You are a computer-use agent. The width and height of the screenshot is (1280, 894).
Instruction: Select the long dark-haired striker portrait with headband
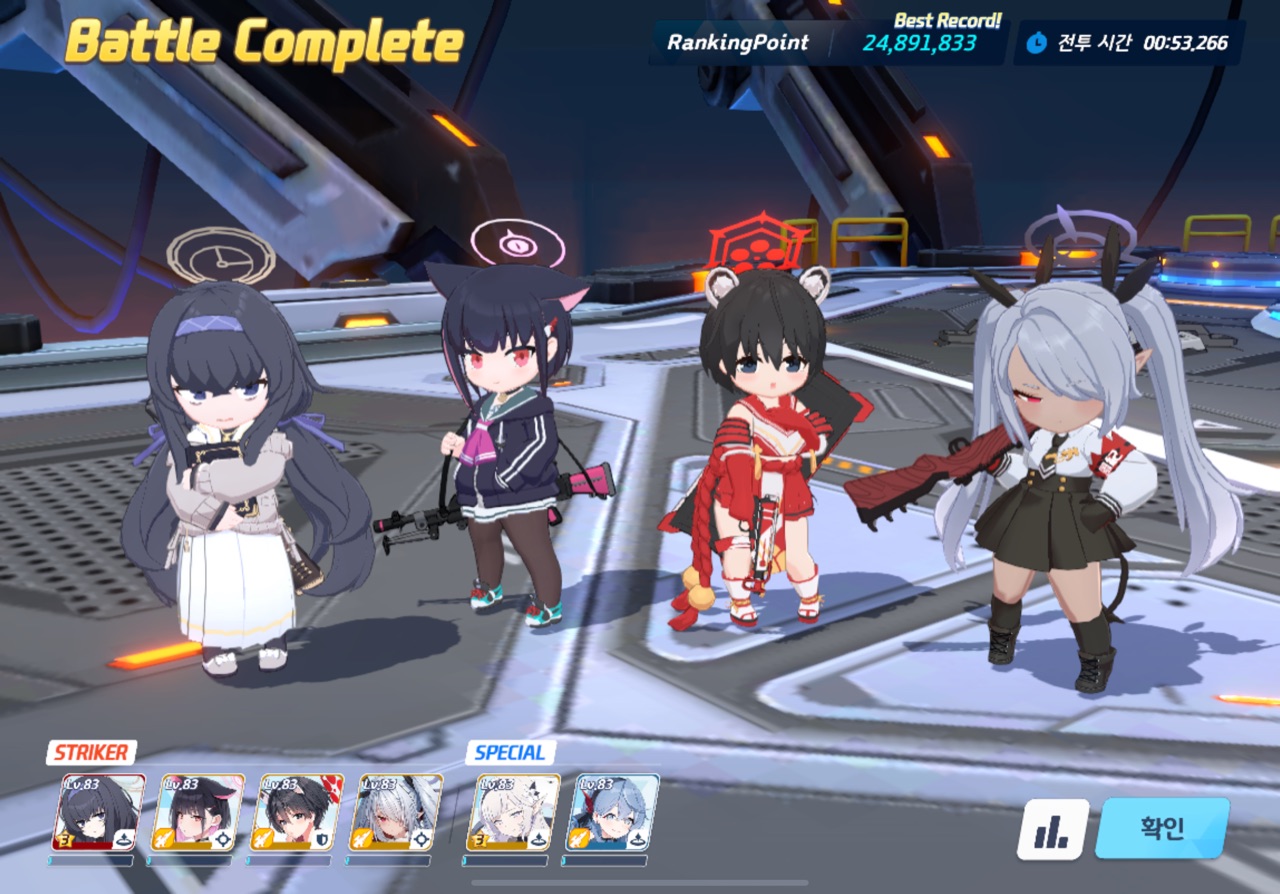98,812
